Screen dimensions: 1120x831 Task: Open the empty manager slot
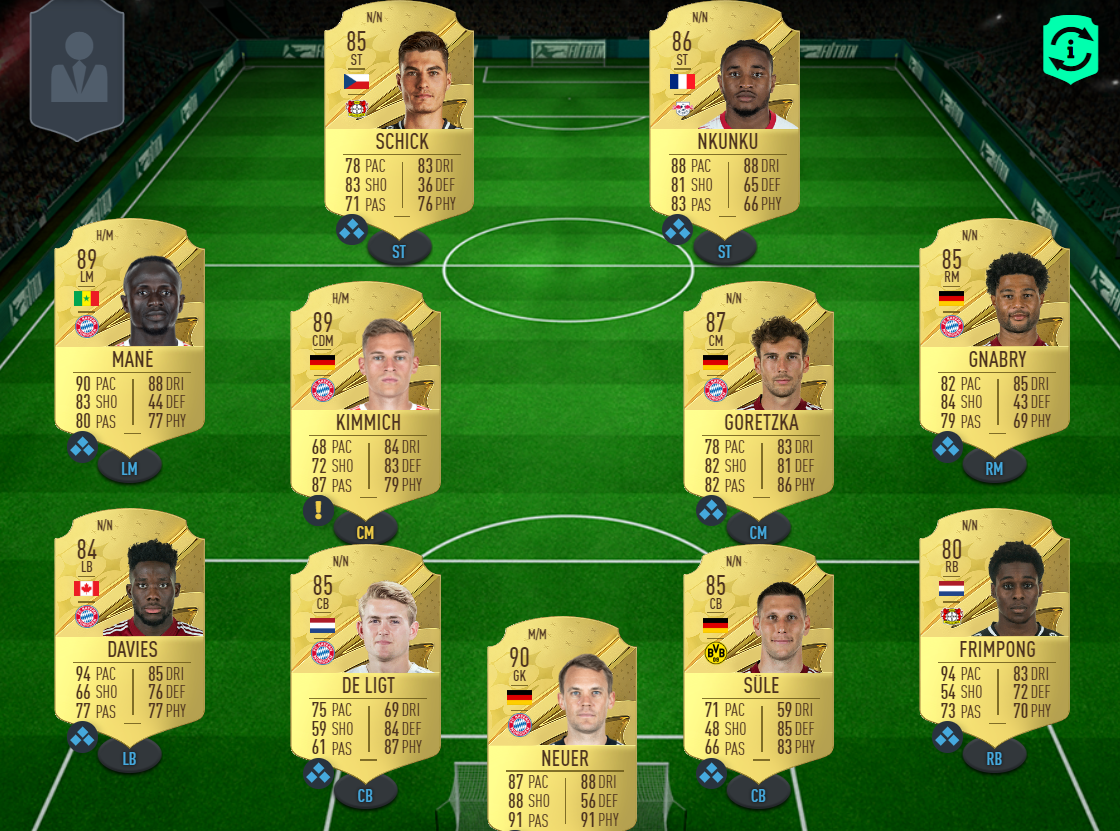77,70
